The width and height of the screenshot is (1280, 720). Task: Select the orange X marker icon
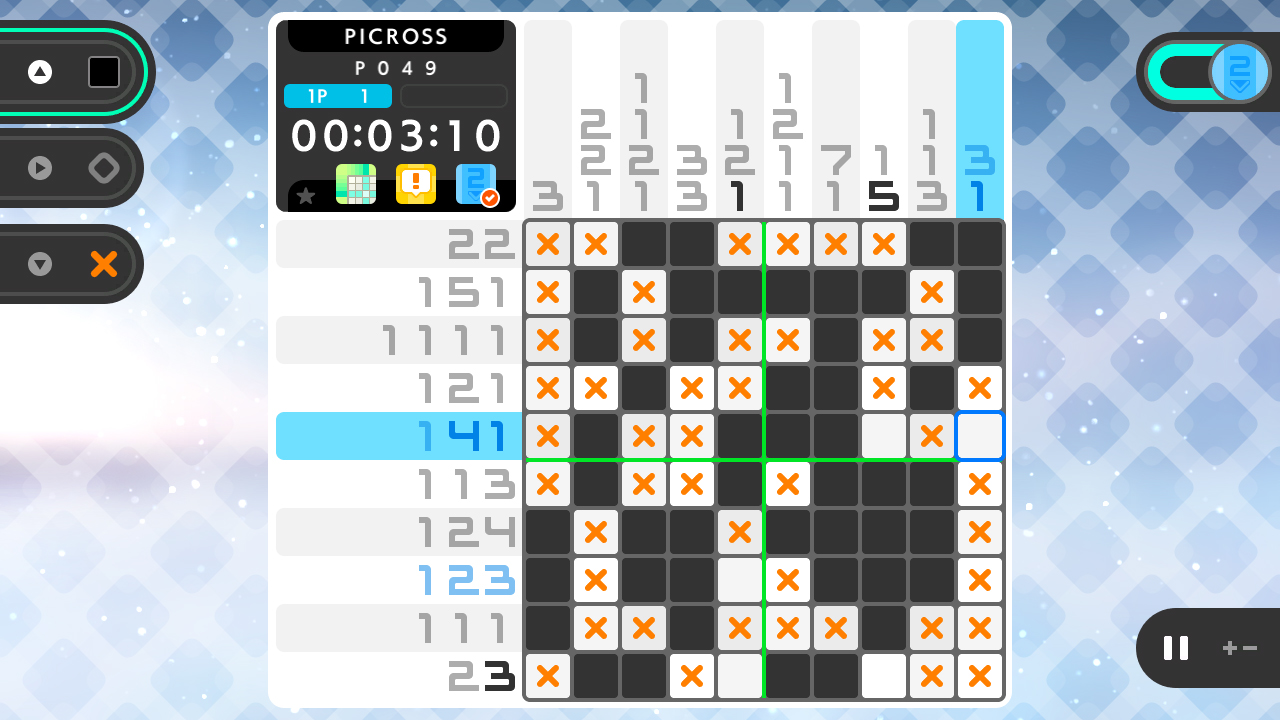tap(104, 264)
